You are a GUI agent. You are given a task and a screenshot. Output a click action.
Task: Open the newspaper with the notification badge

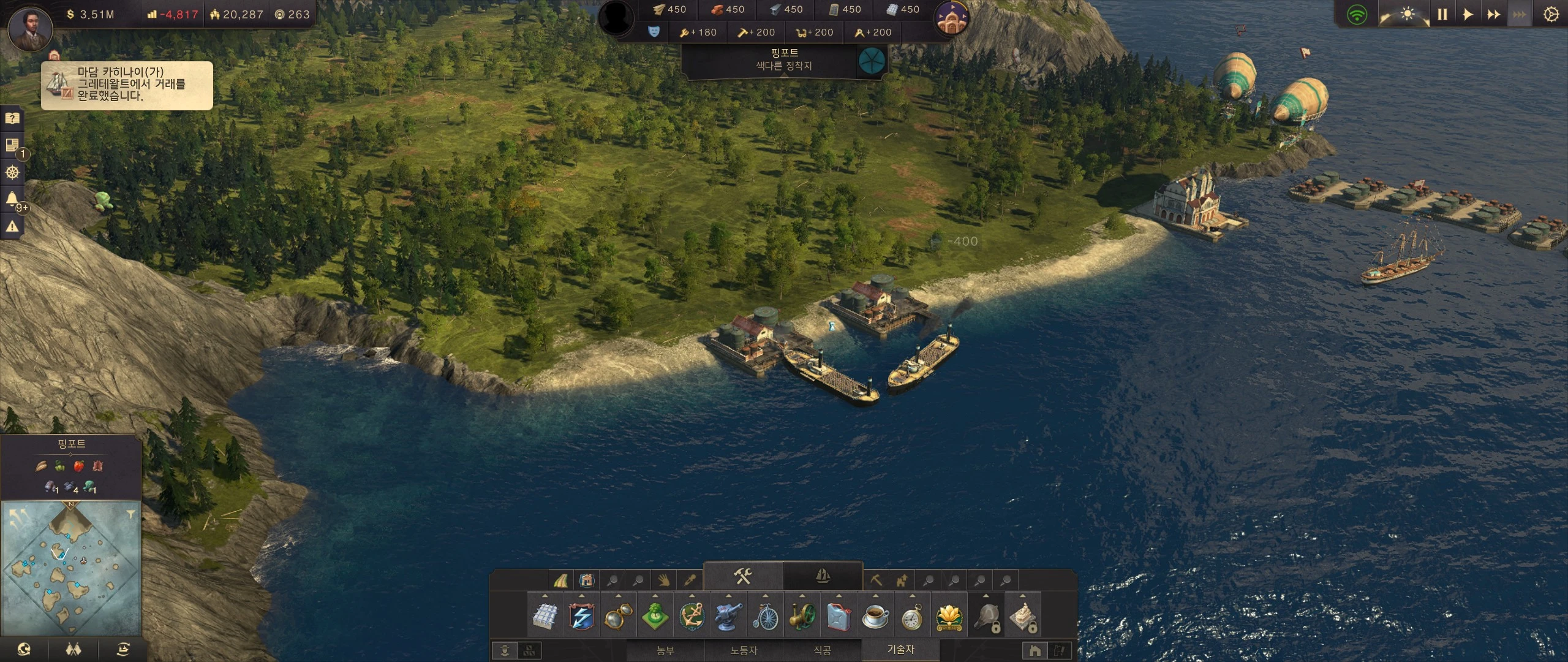(12, 144)
